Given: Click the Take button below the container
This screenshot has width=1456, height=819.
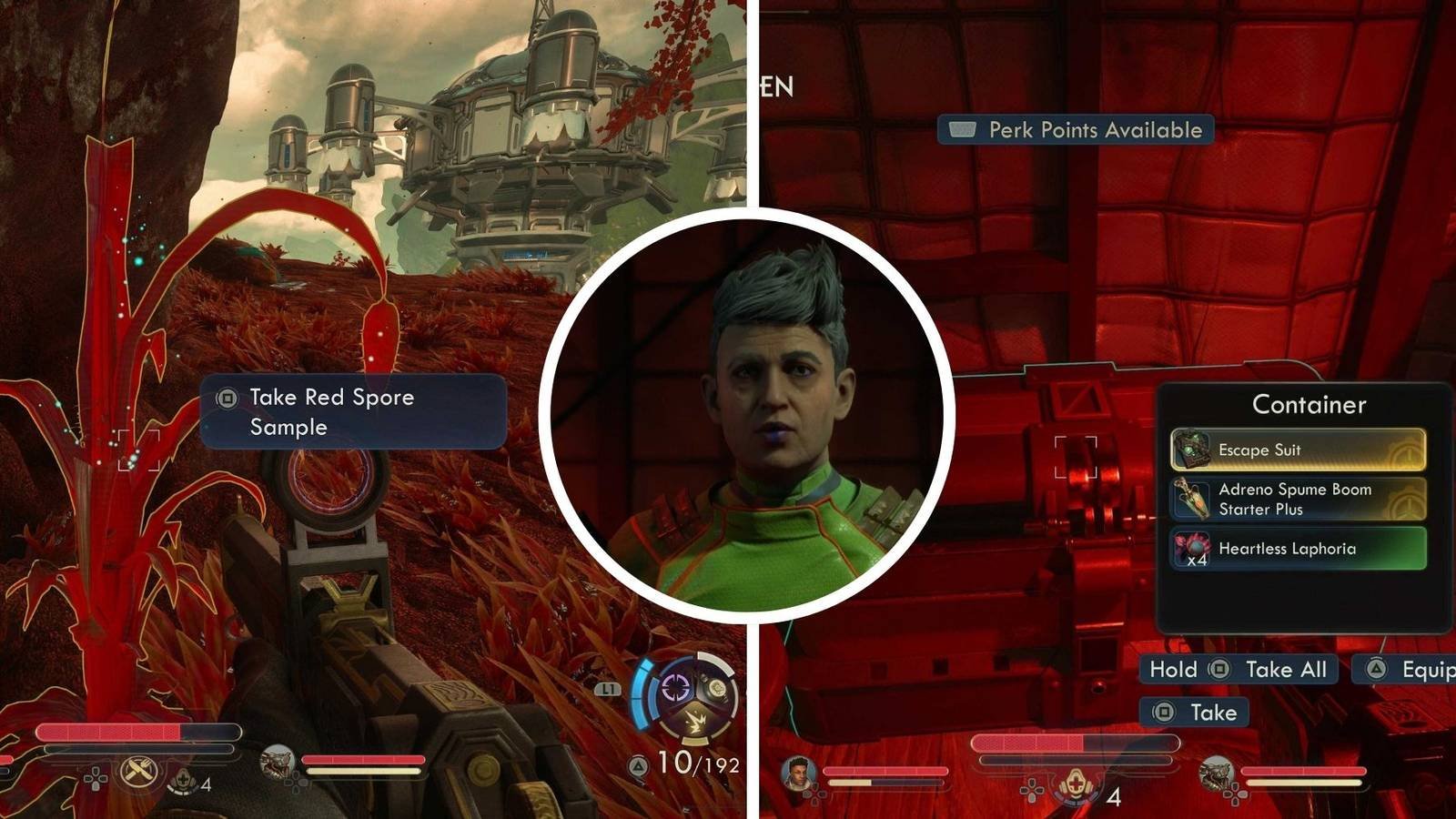Looking at the screenshot, I should pyautogui.click(x=1194, y=713).
